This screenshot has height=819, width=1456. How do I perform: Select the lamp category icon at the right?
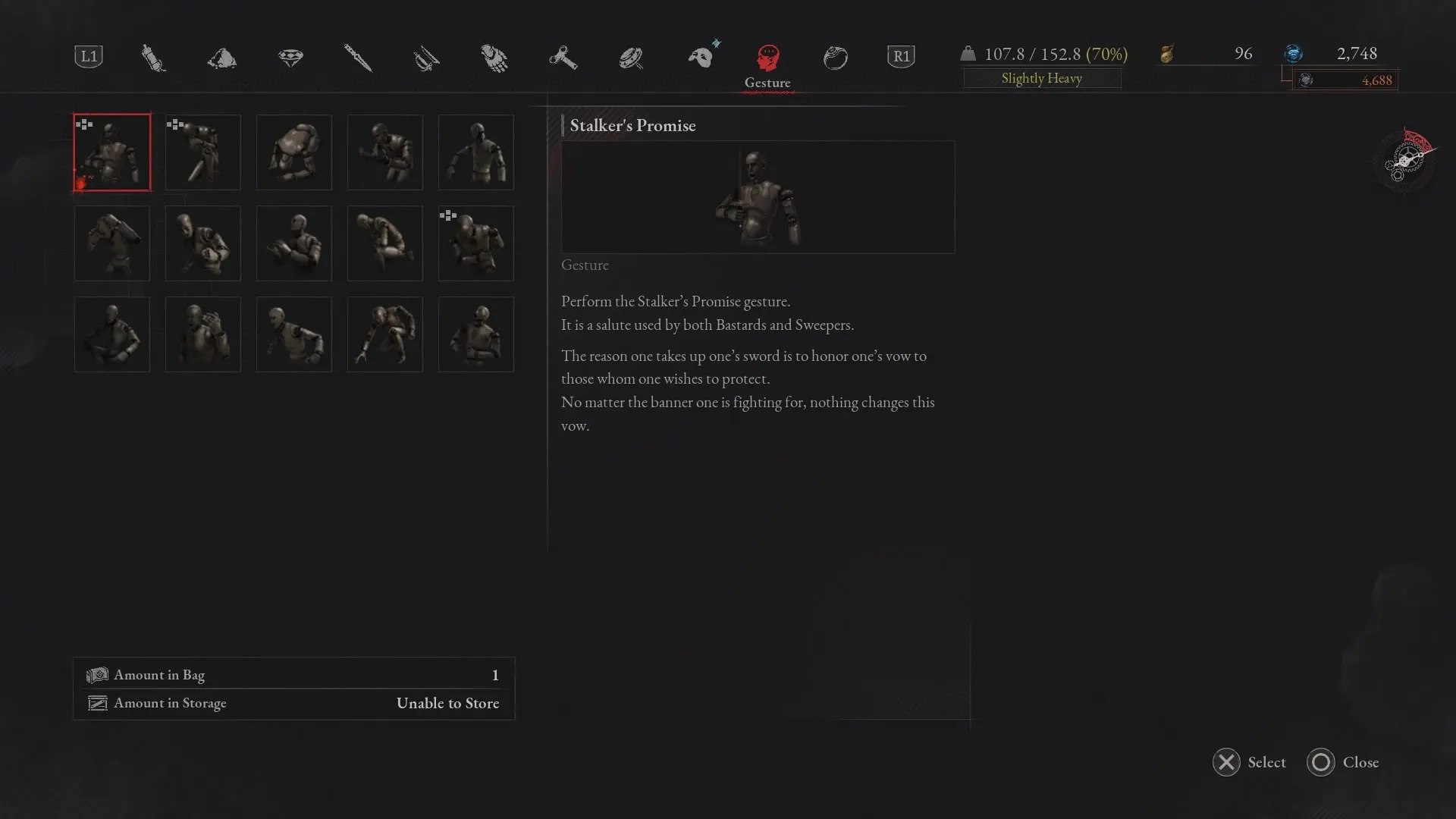[835, 57]
